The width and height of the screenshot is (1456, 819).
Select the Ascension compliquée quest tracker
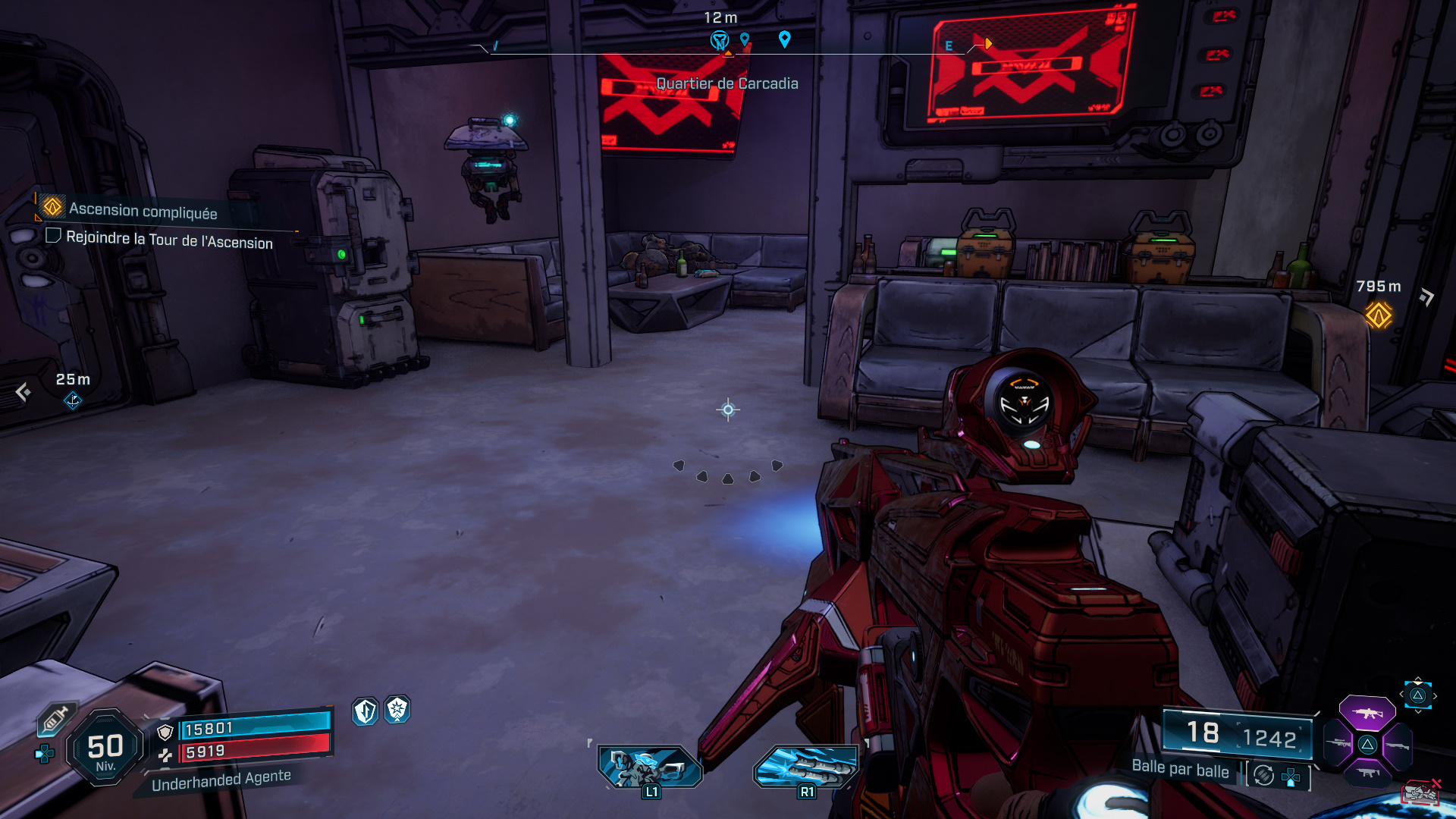pos(143,210)
